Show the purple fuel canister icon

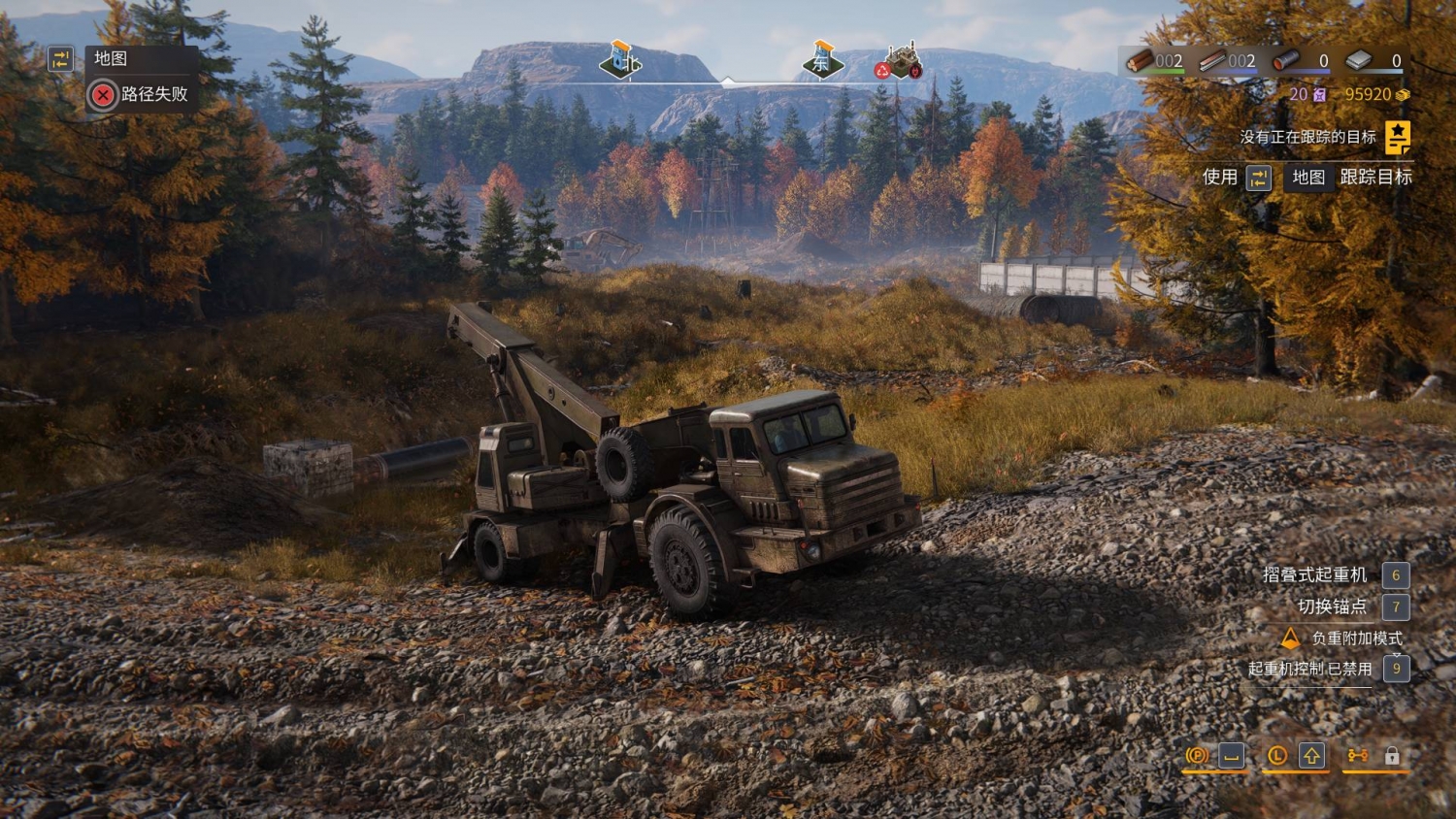click(x=1319, y=94)
